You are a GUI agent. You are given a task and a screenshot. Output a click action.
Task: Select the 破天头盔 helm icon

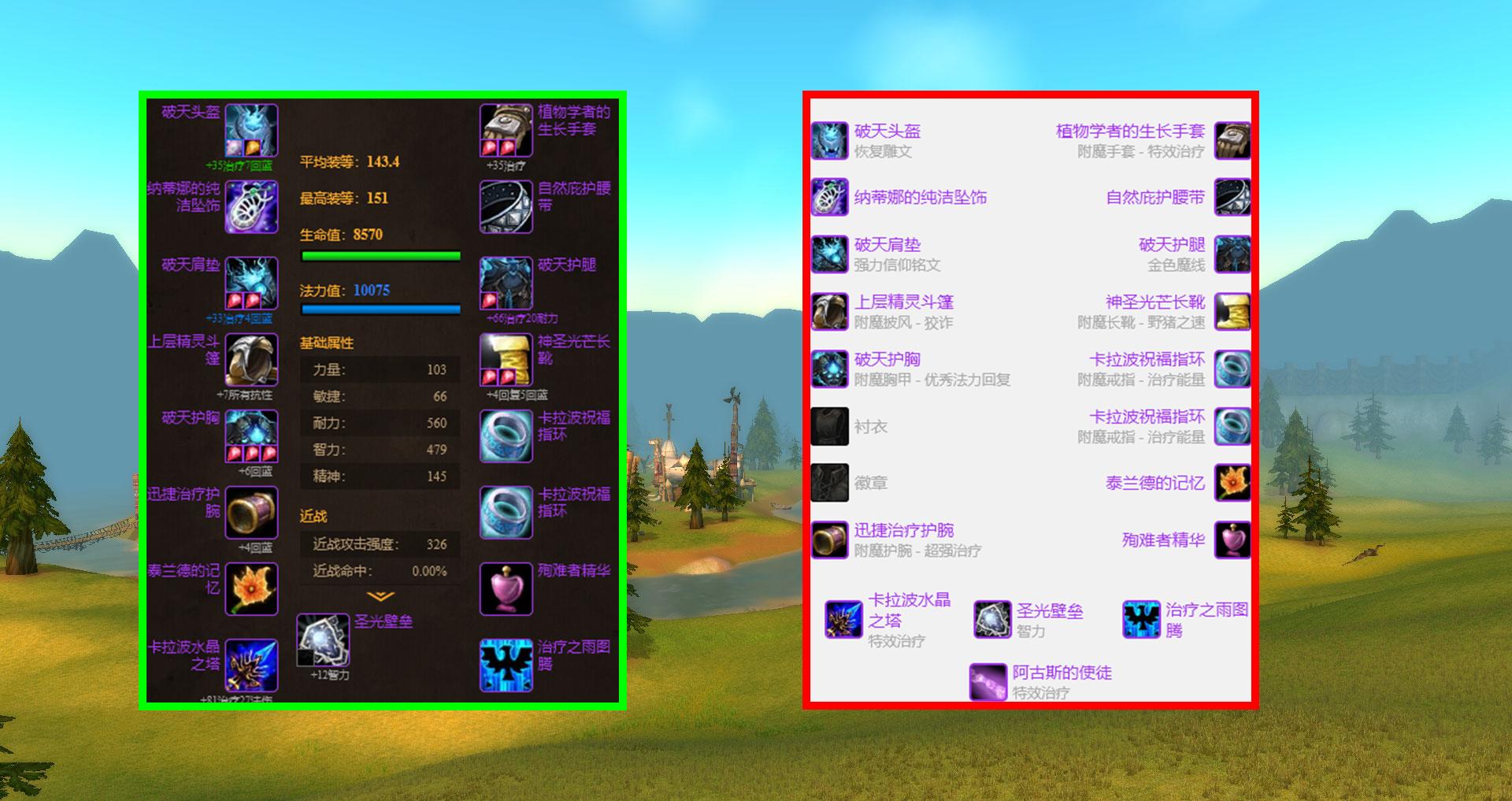[252, 130]
